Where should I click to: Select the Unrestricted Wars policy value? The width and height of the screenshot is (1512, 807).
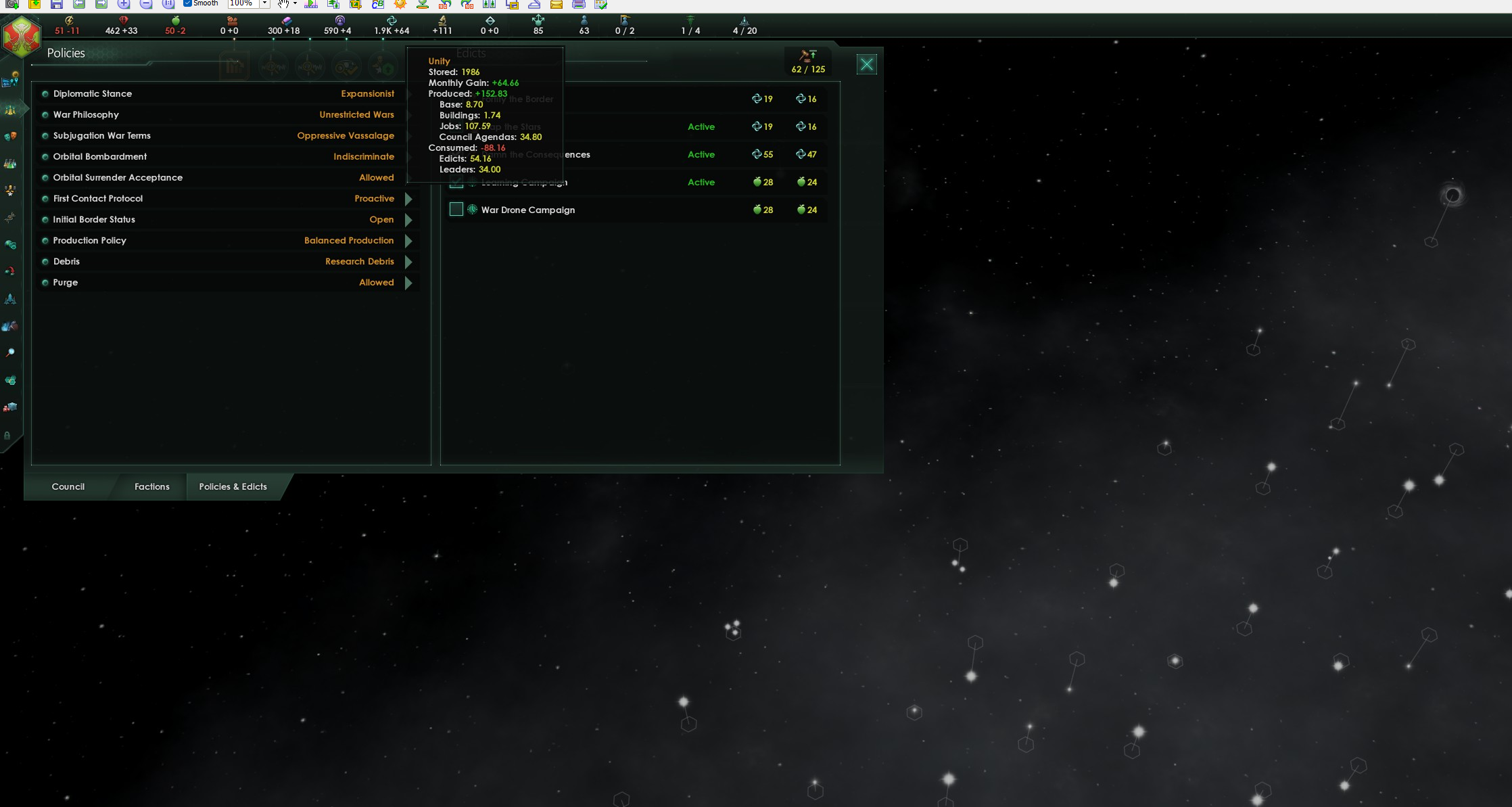point(356,114)
